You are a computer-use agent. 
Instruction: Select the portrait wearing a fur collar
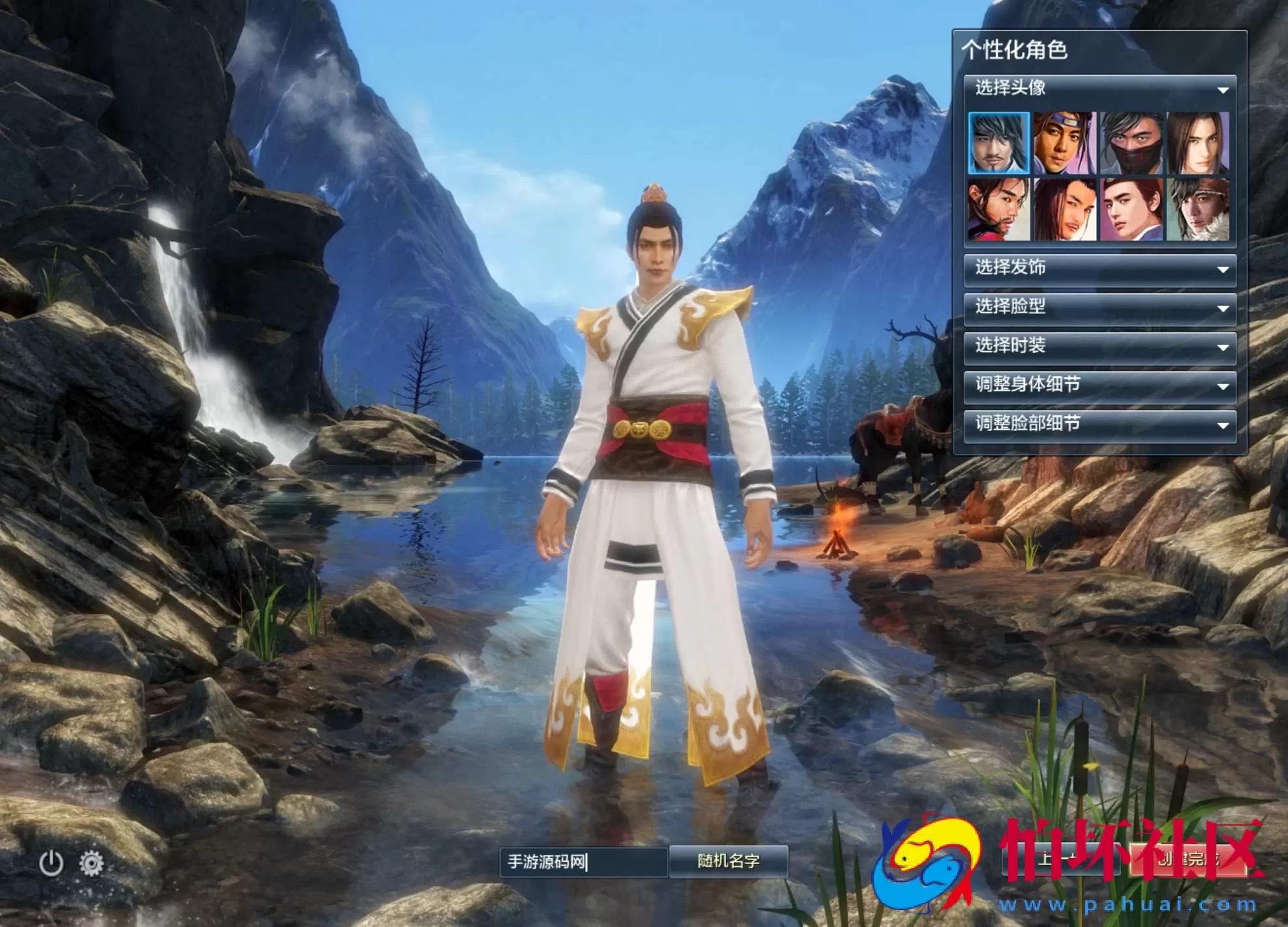[1198, 210]
